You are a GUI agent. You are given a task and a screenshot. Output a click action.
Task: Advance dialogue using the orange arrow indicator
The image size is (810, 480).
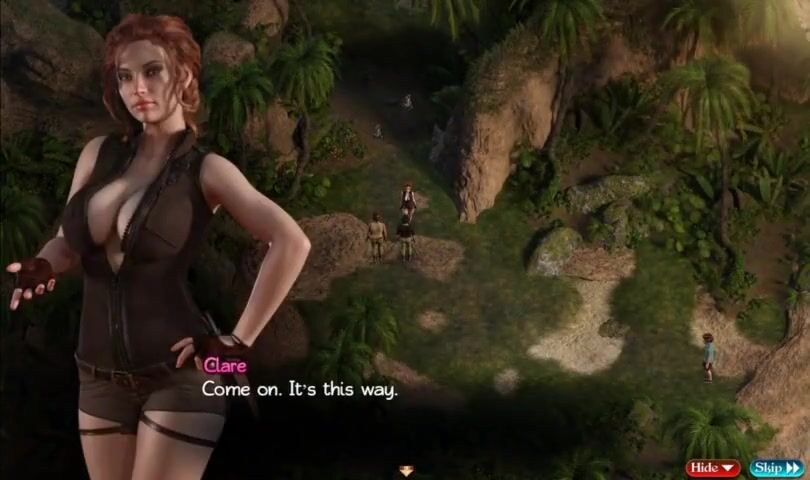(406, 471)
